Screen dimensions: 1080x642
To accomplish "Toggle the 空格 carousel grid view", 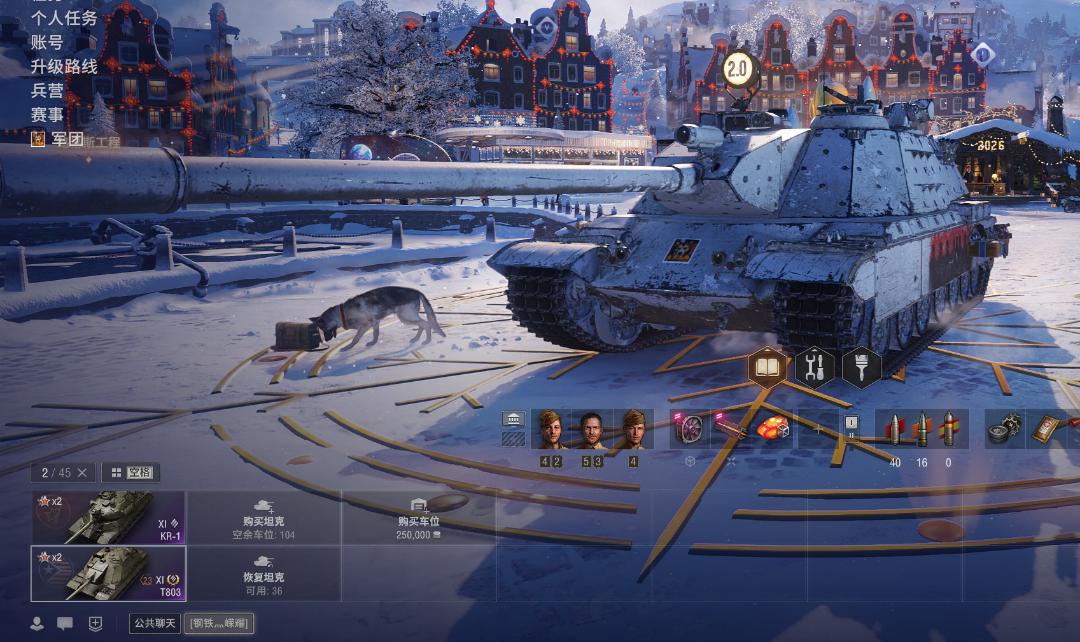I will tap(130, 472).
